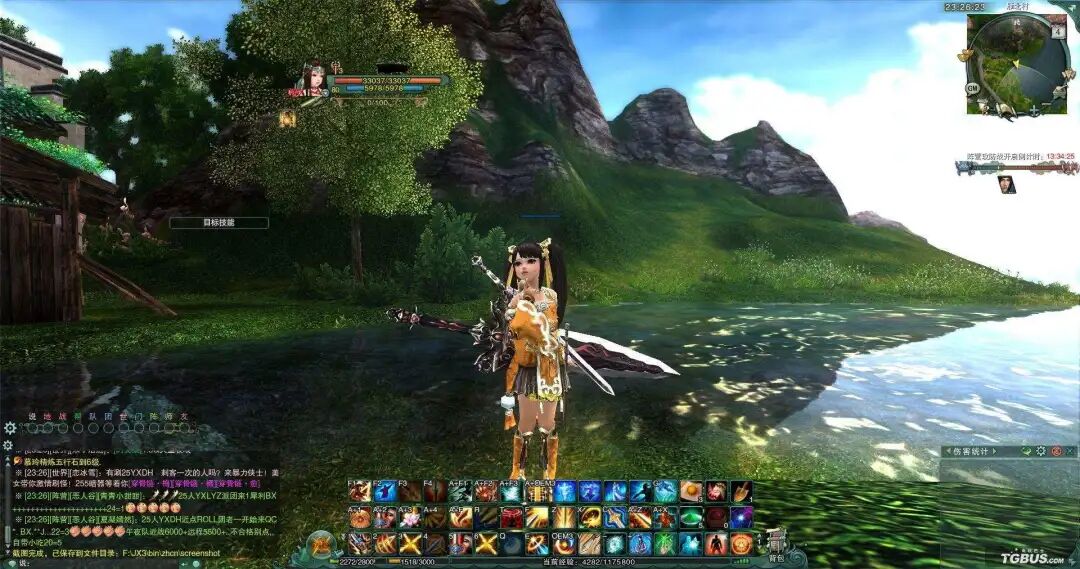Use the F2 blue figure skill
Screen dimensions: 1080x569
[x=386, y=491]
